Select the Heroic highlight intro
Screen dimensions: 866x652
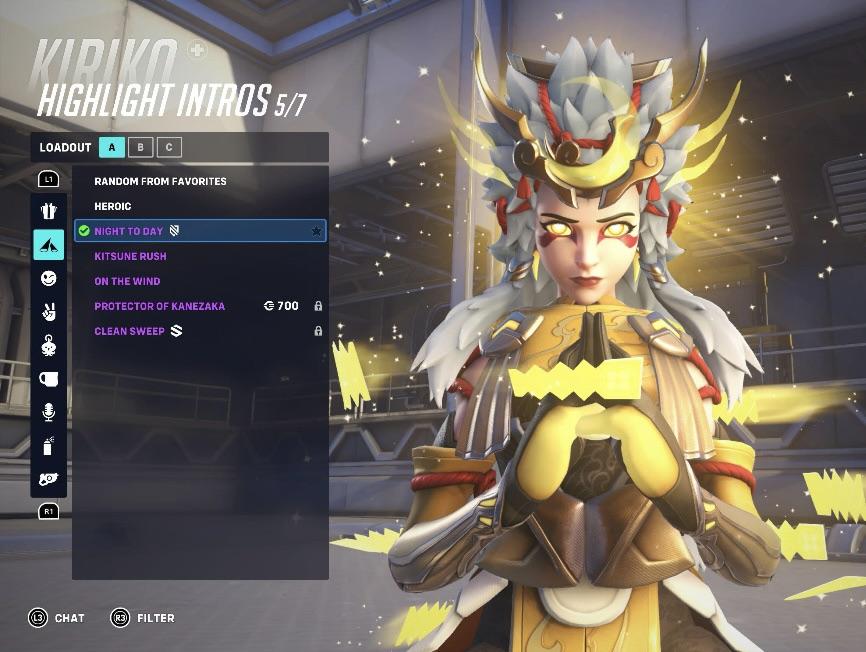point(113,206)
